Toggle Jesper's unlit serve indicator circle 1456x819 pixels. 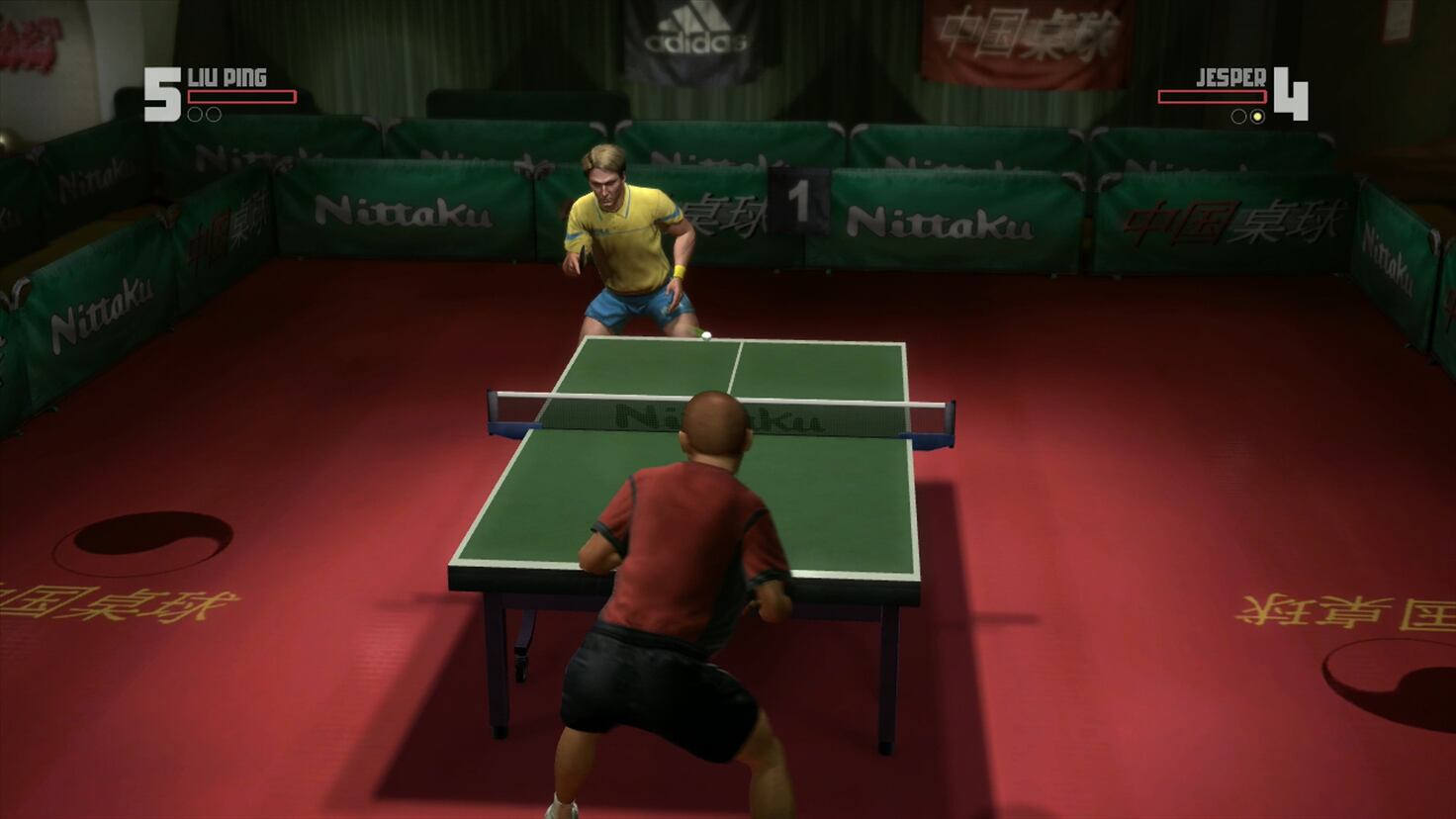coord(1238,117)
